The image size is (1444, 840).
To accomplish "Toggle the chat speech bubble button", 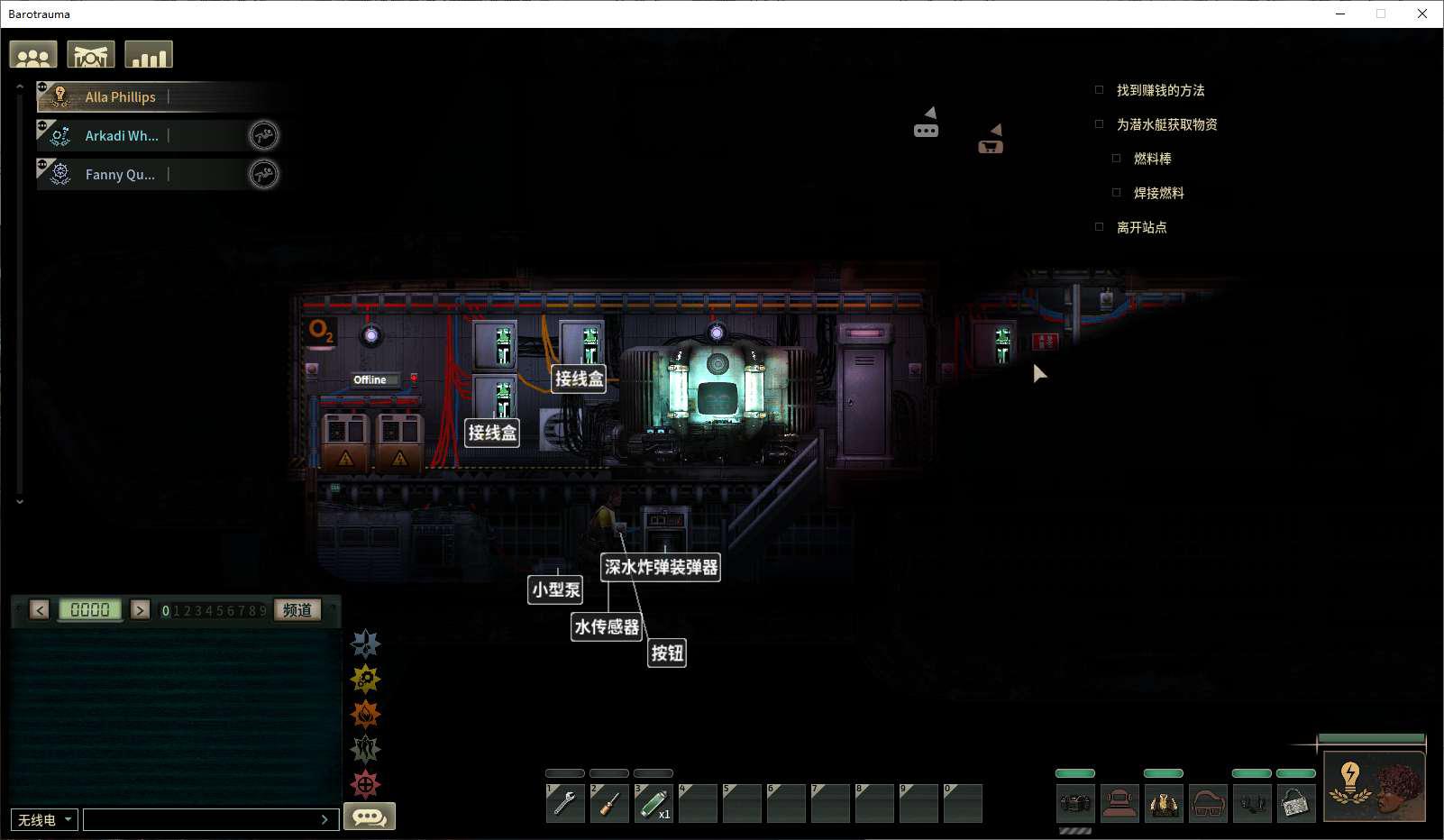I will [370, 817].
